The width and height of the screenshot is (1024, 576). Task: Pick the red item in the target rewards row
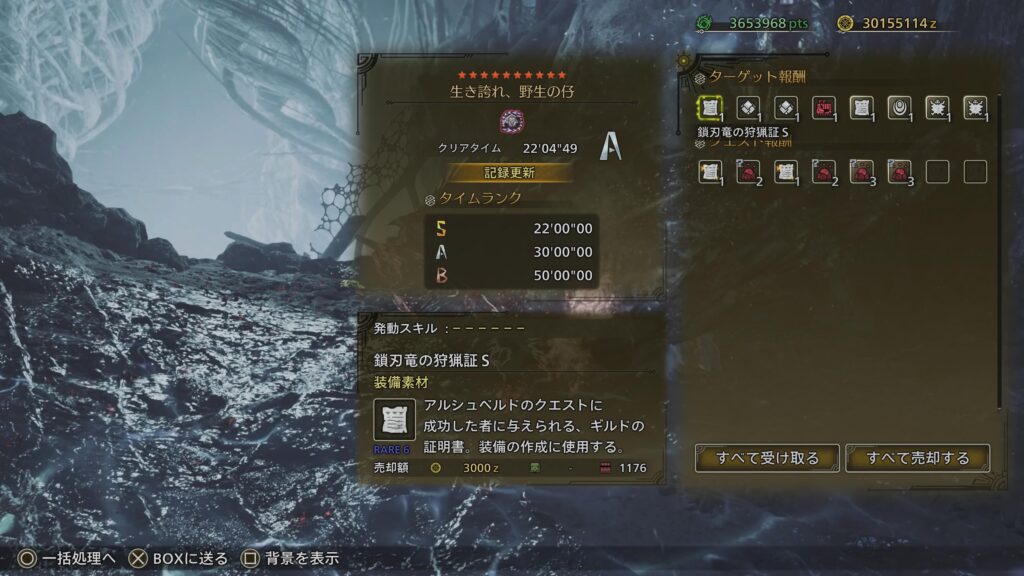(x=823, y=108)
